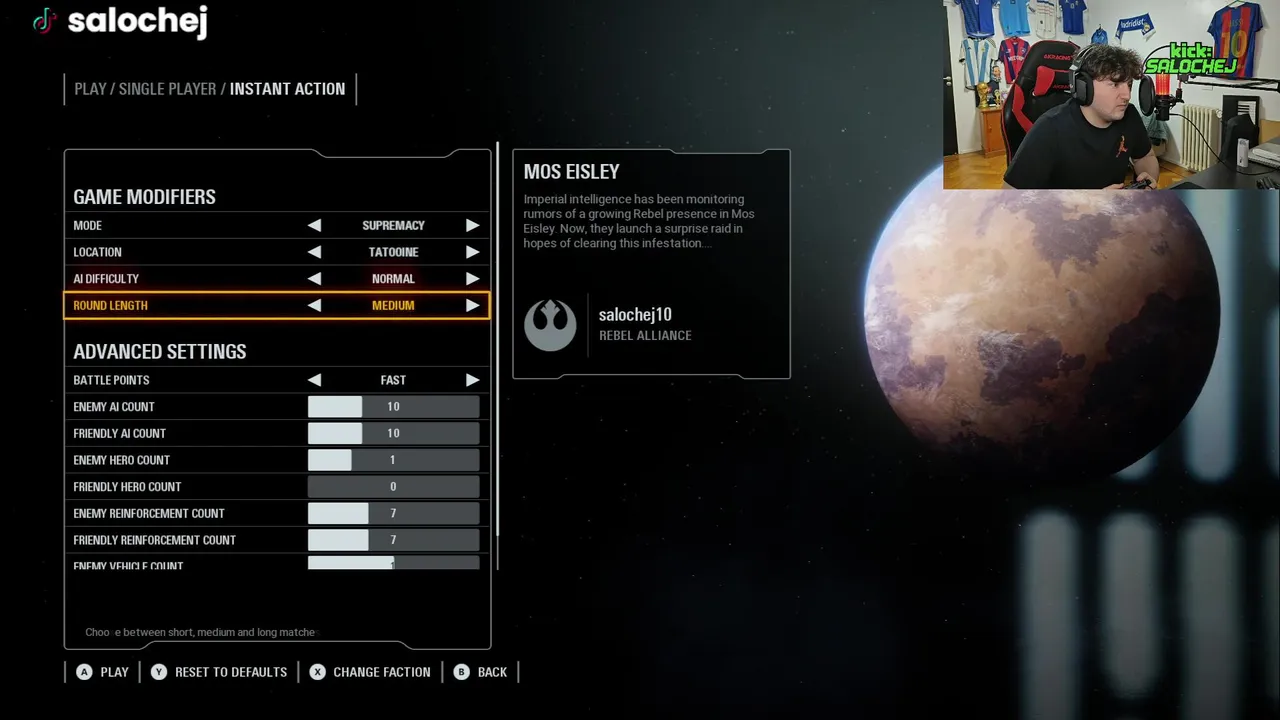The image size is (1280, 720).
Task: Choose Reset to Defaults
Action: 220,672
